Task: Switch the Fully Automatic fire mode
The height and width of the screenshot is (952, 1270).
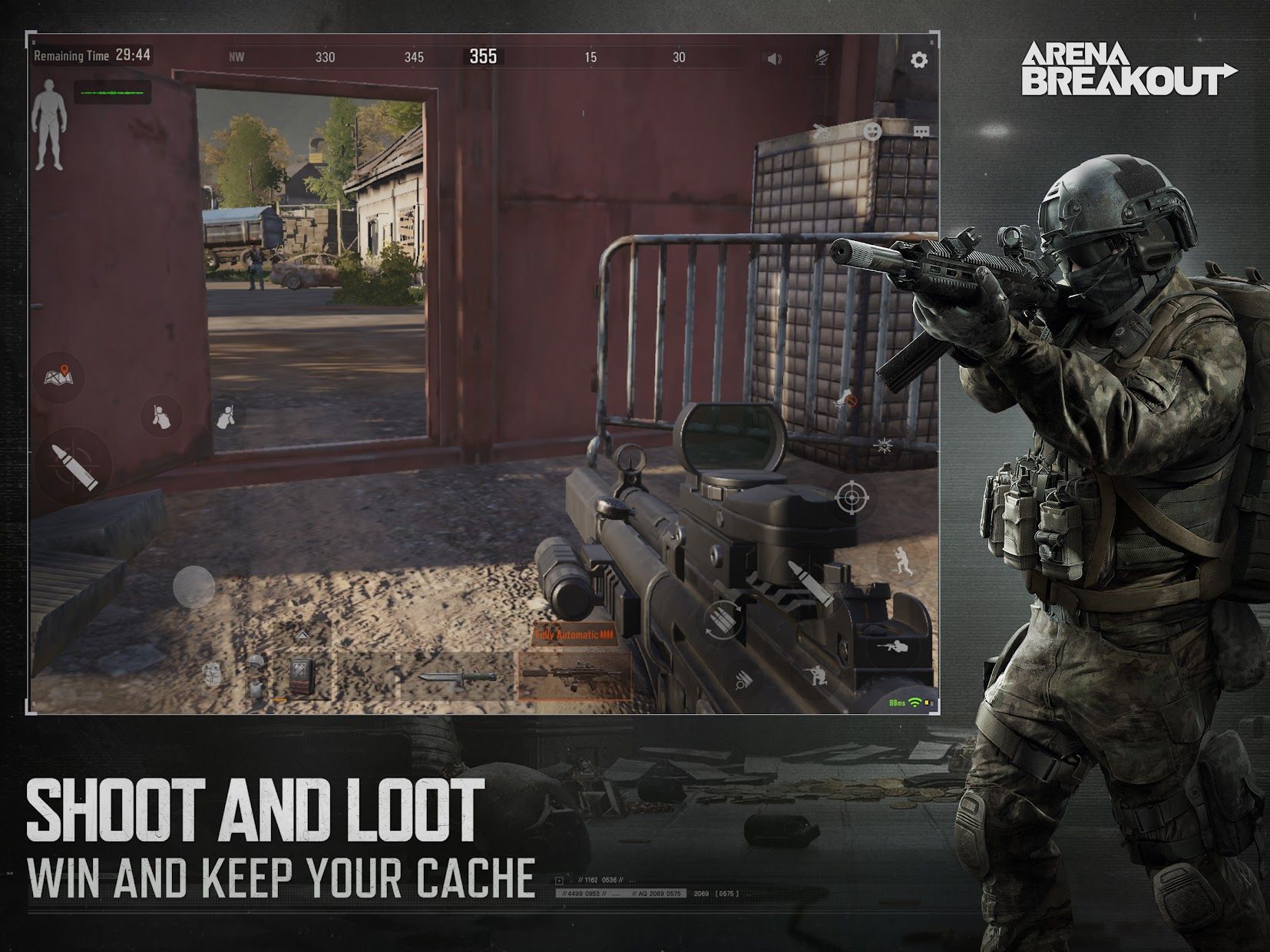Action: pyautogui.click(x=575, y=635)
